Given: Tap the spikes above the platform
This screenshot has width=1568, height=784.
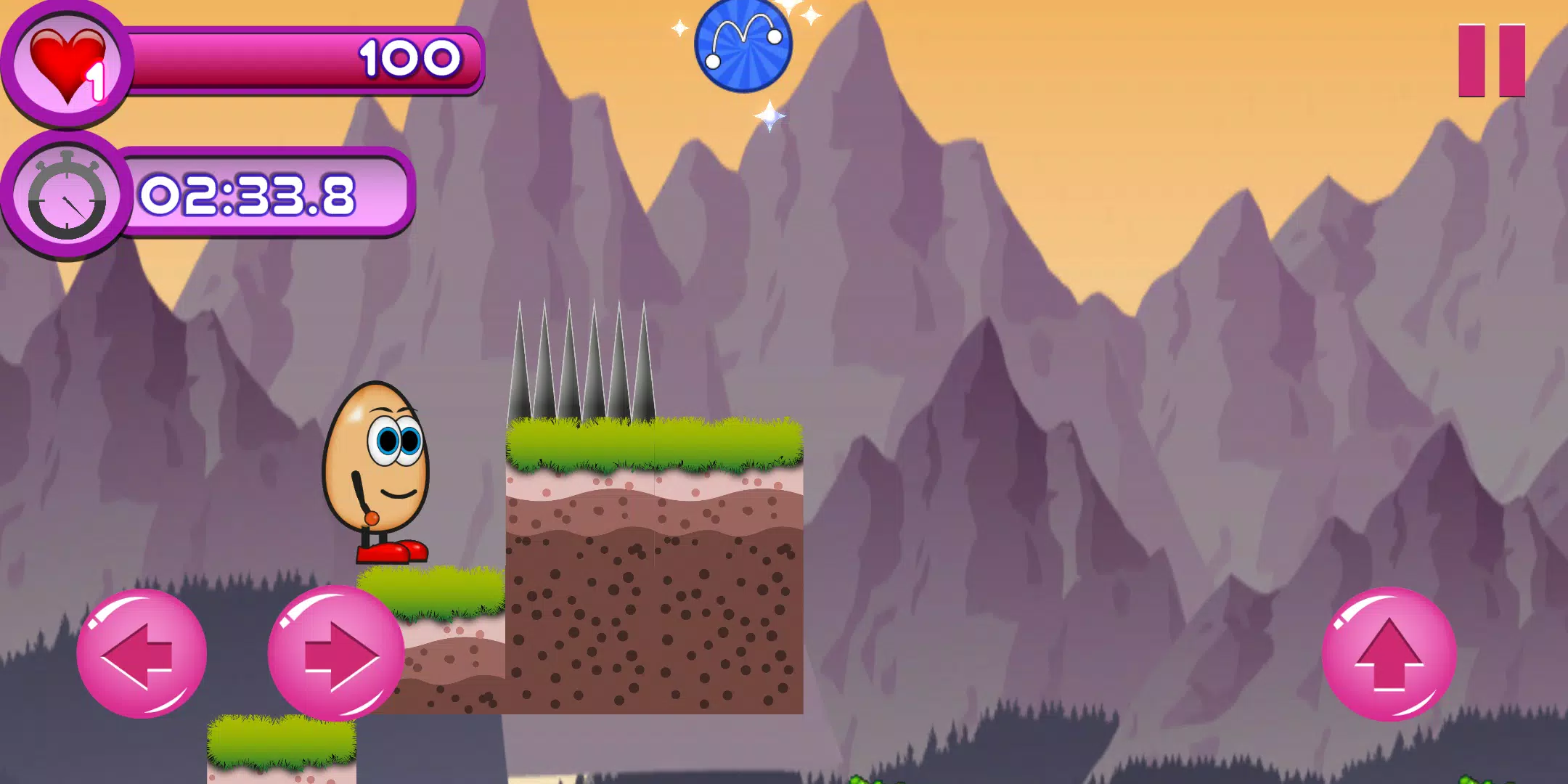Looking at the screenshot, I should point(581,356).
